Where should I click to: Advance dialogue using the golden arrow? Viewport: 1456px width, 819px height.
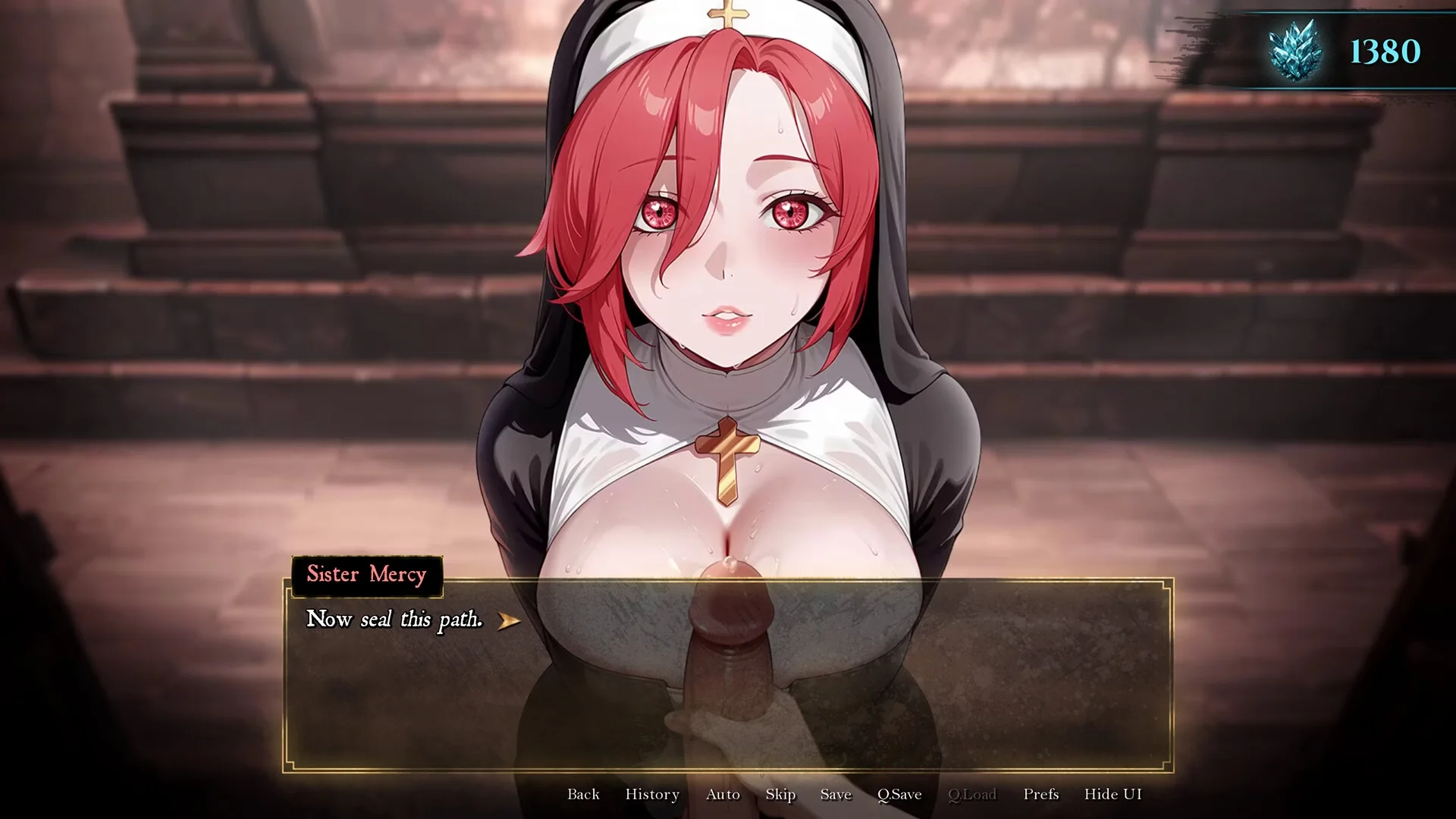click(509, 621)
